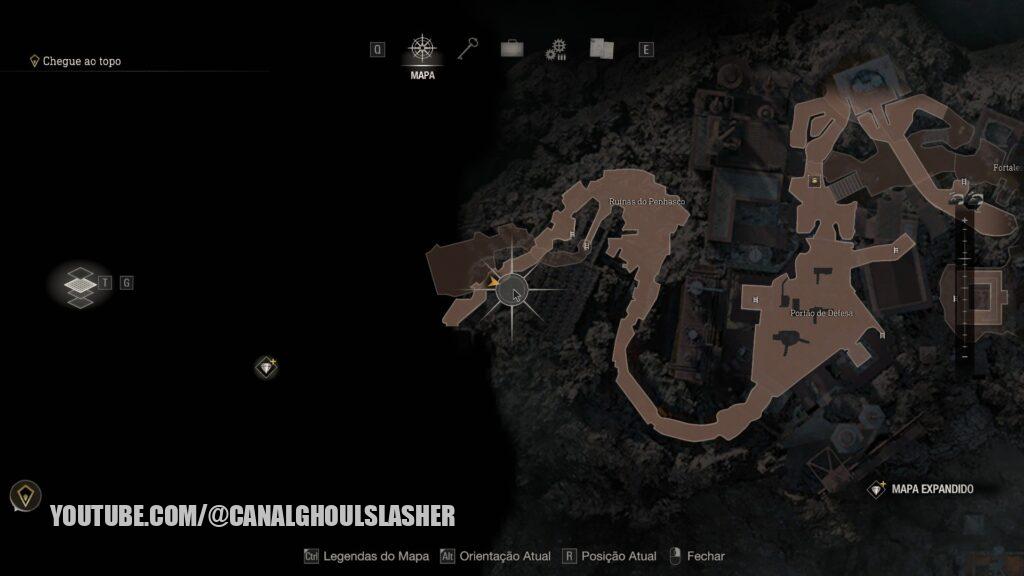This screenshot has width=1024, height=576.
Task: Choose Orientação Atual option
Action: coord(497,556)
